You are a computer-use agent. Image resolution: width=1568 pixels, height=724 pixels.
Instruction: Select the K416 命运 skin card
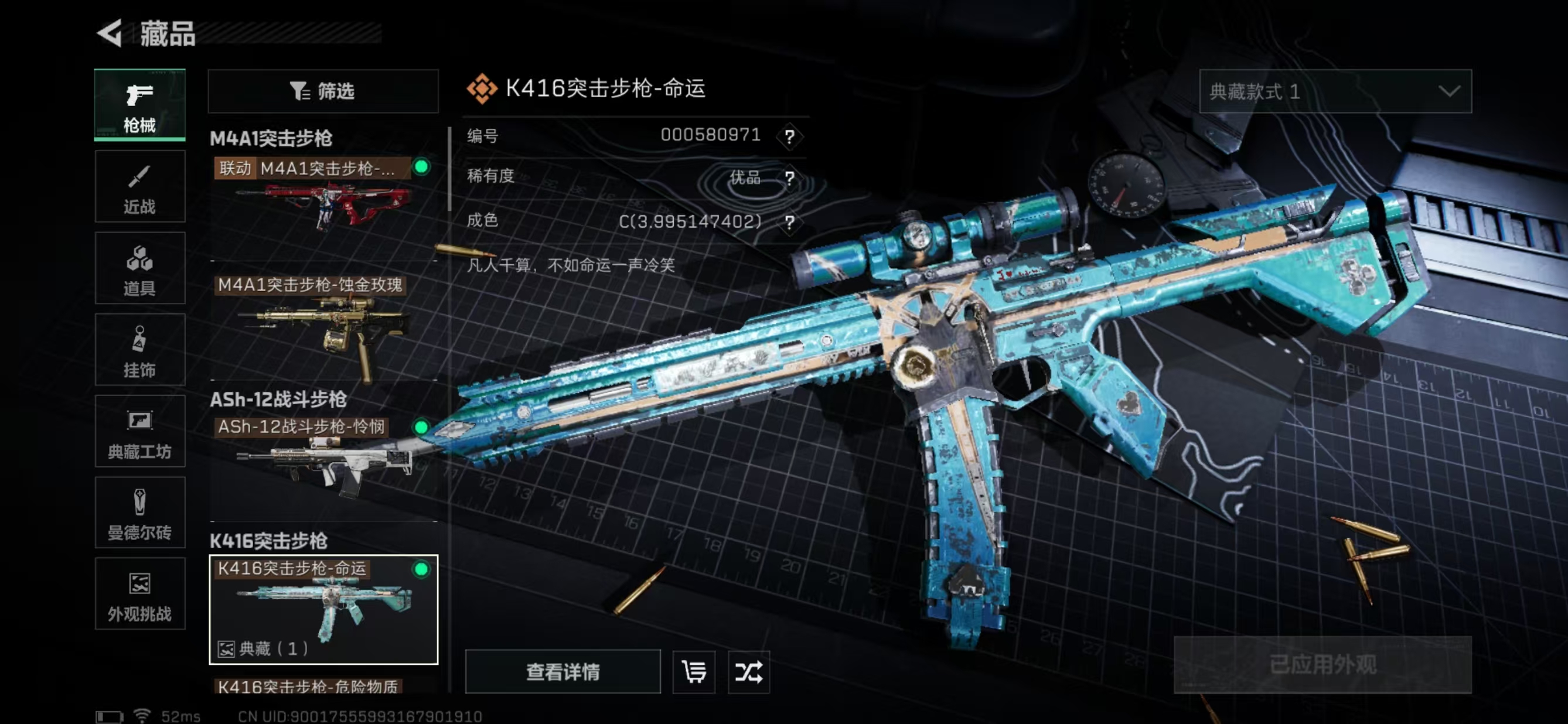pyautogui.click(x=323, y=609)
